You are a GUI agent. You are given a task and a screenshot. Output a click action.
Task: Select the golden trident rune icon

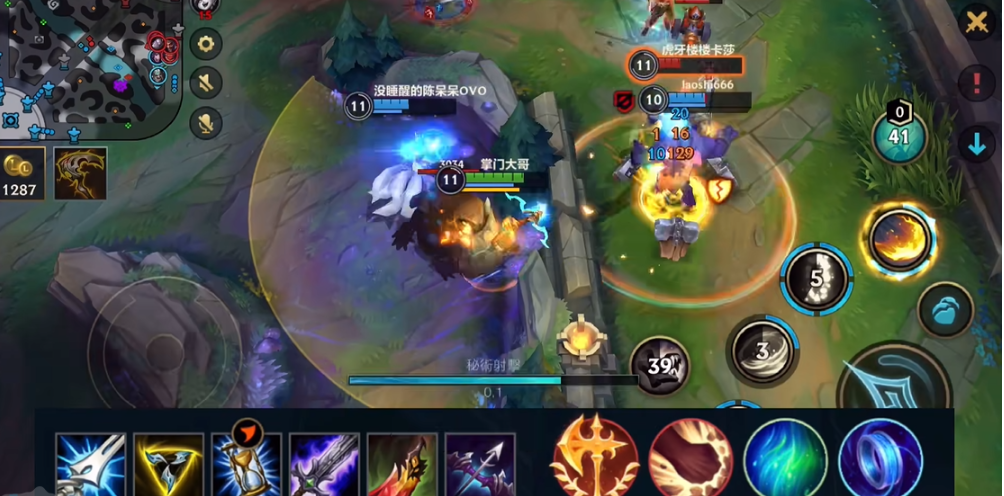595,458
